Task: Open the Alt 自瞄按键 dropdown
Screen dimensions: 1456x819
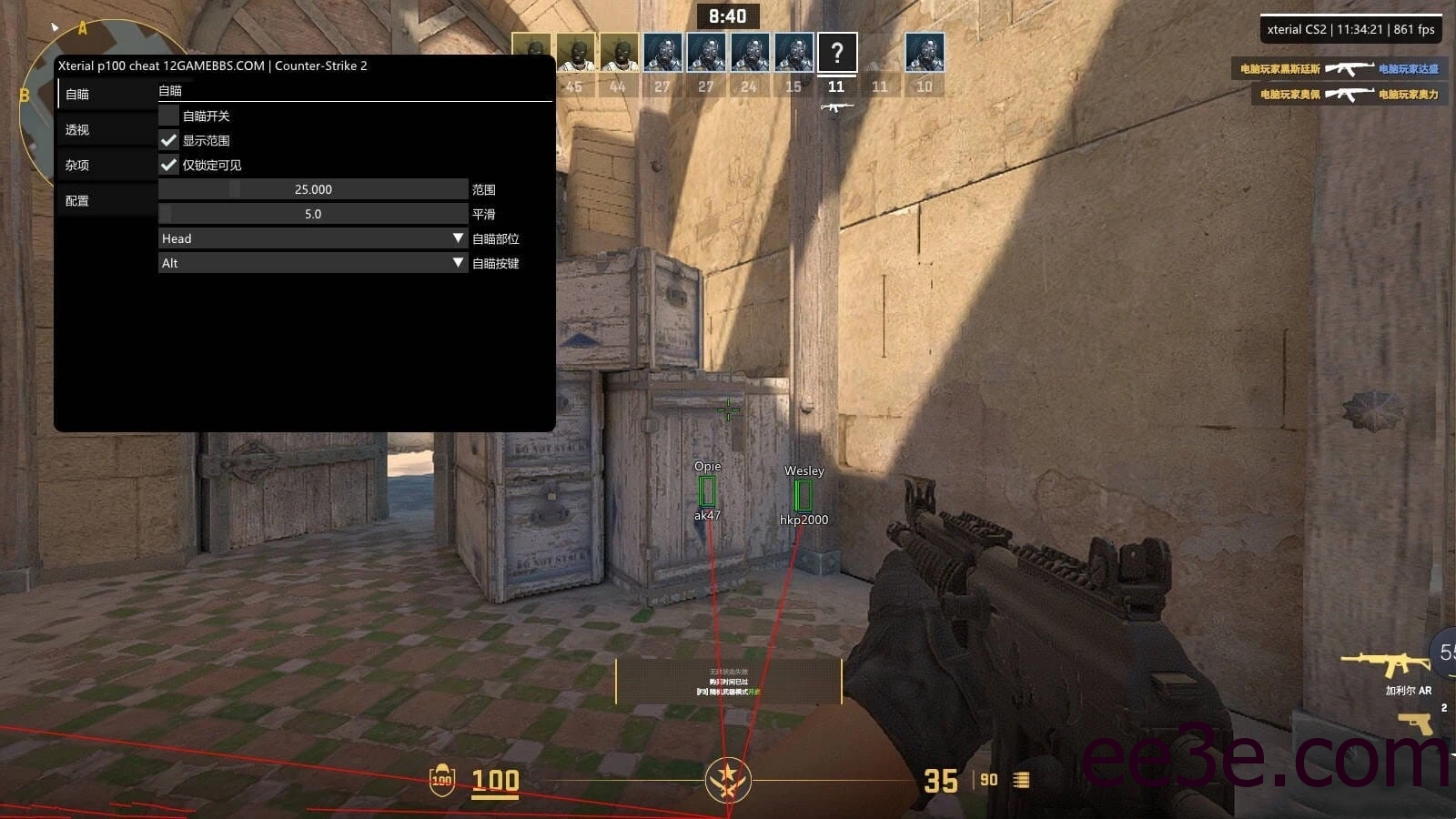Action: (x=313, y=263)
